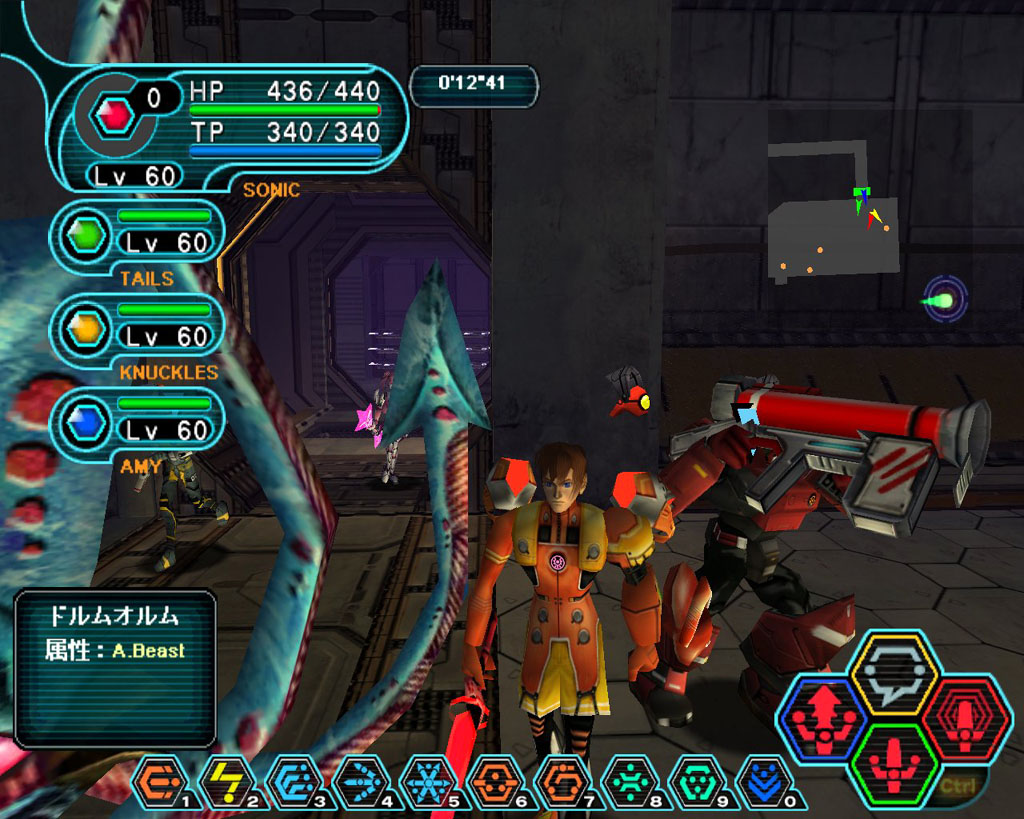The height and width of the screenshot is (819, 1024).
Task: Choose the blue downward chevron technique in slot 0
Action: (760, 781)
